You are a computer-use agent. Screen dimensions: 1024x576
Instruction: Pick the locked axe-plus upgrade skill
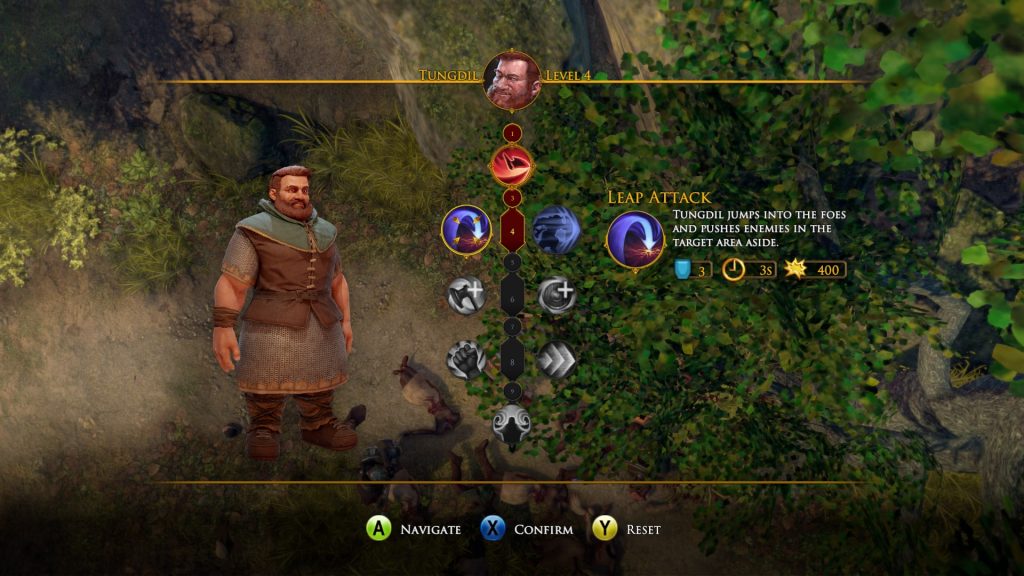(x=465, y=295)
